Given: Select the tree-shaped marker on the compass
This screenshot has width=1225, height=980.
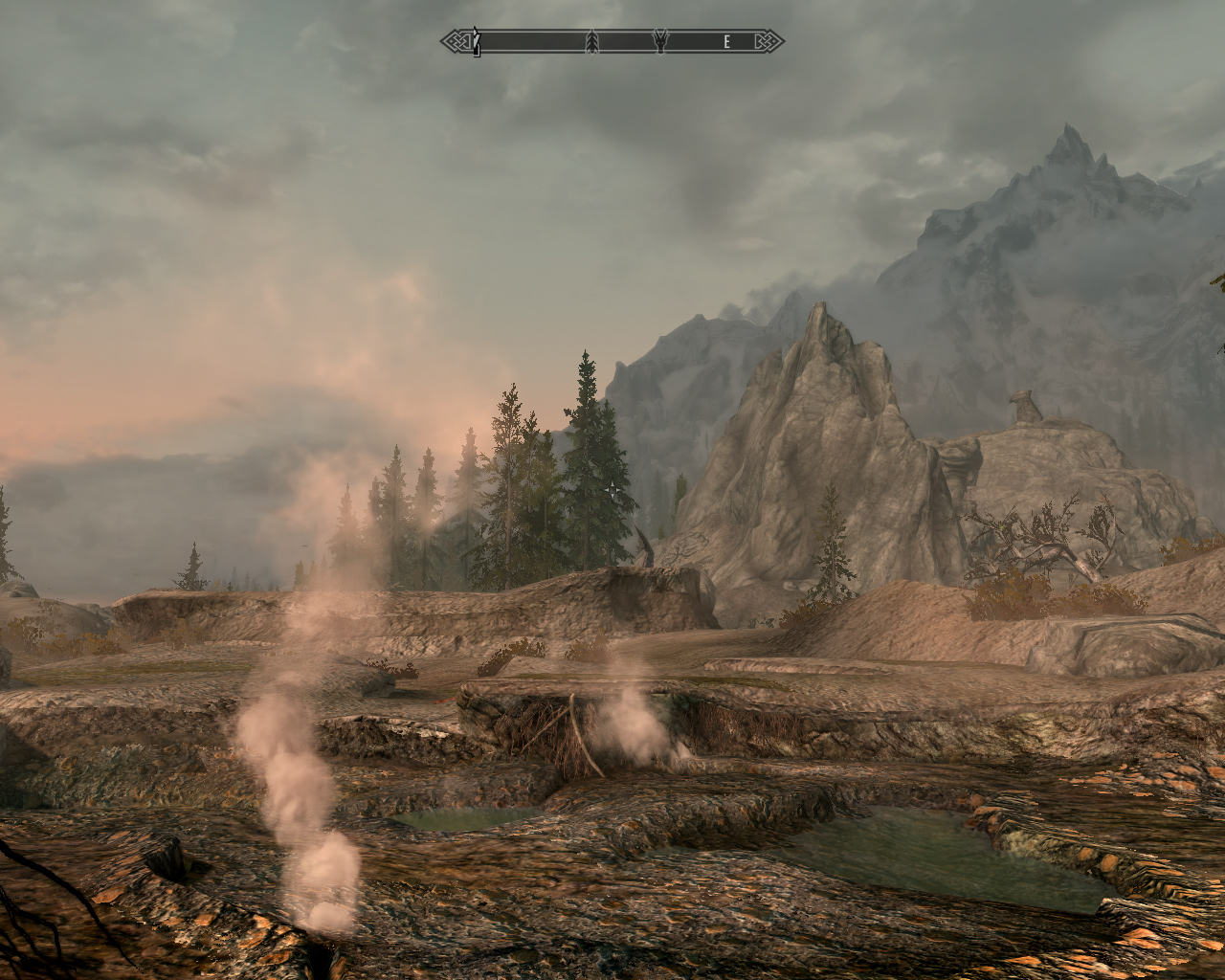Looking at the screenshot, I should click(591, 41).
